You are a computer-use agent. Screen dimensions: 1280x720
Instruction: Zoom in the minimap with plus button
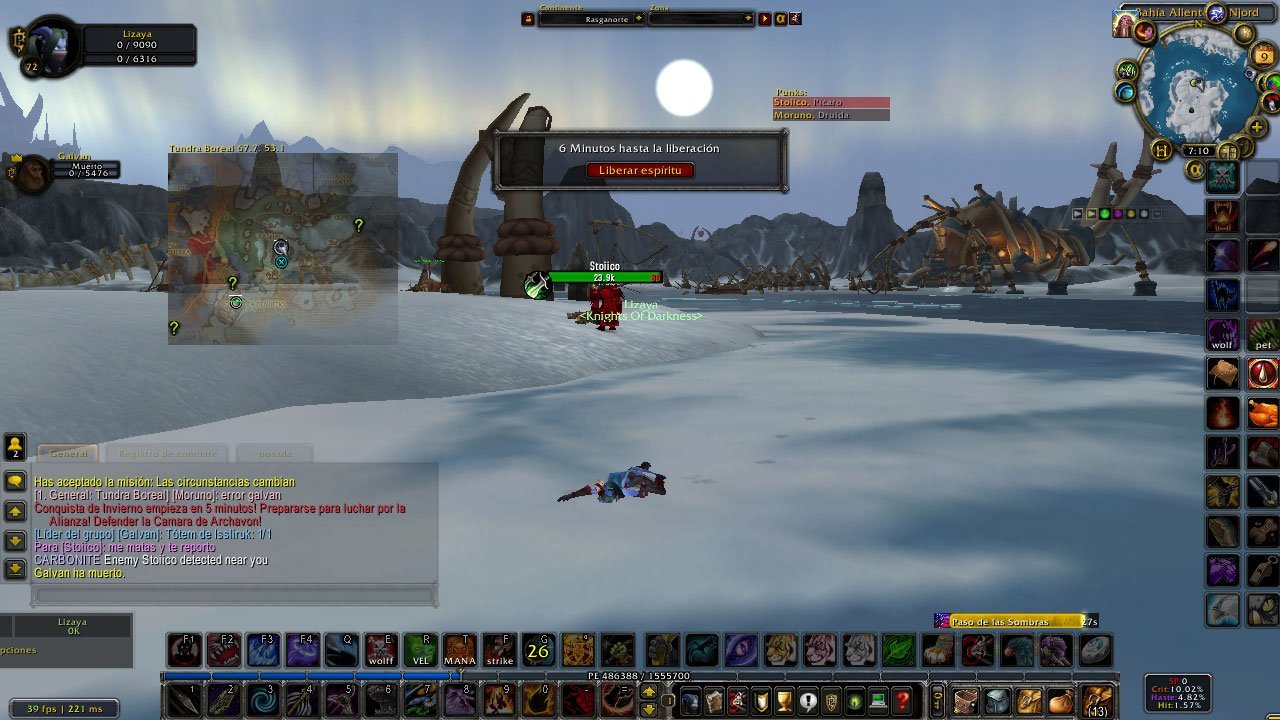1257,127
